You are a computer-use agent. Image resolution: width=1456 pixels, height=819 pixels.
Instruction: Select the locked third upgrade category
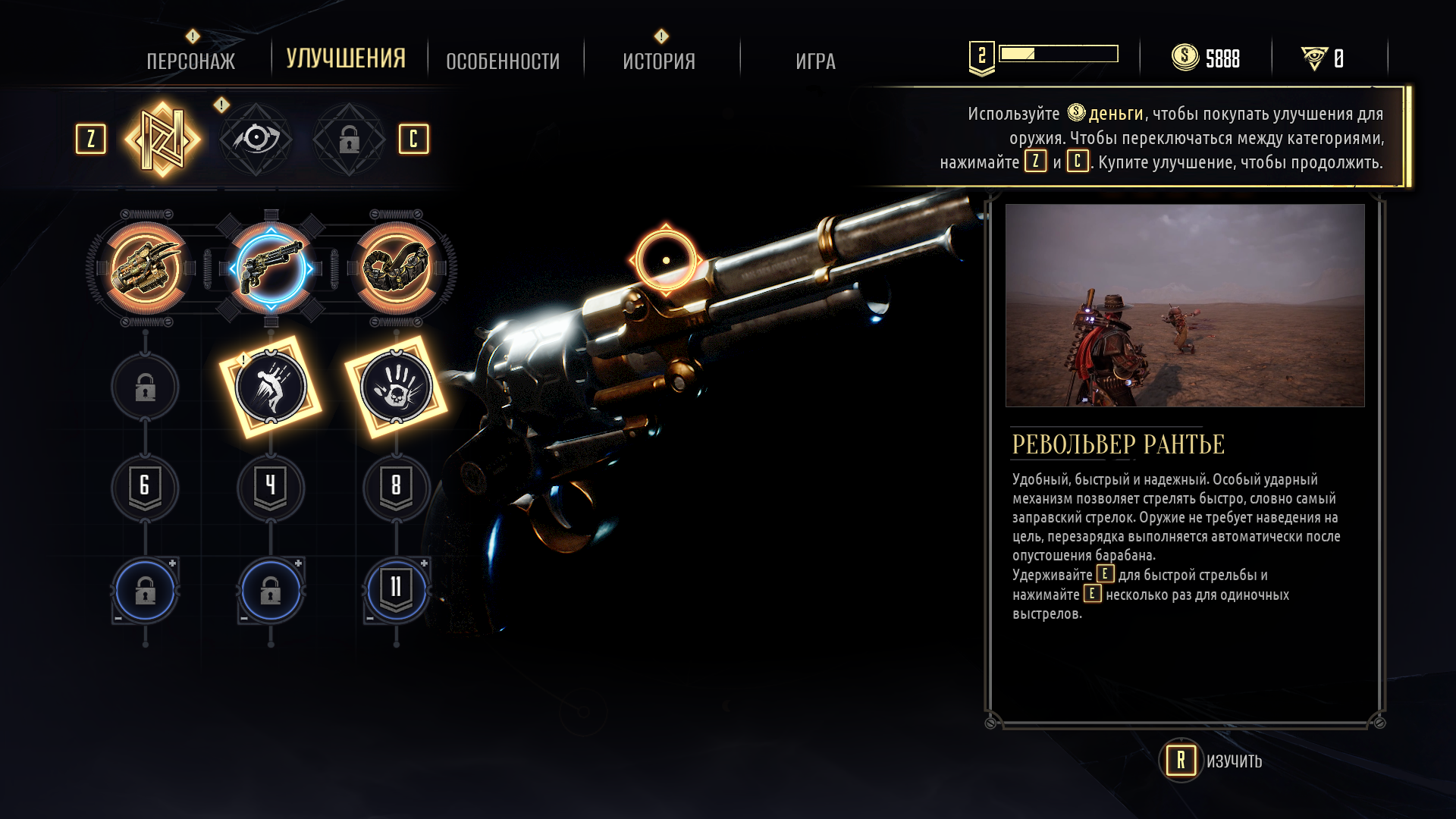[x=349, y=140]
